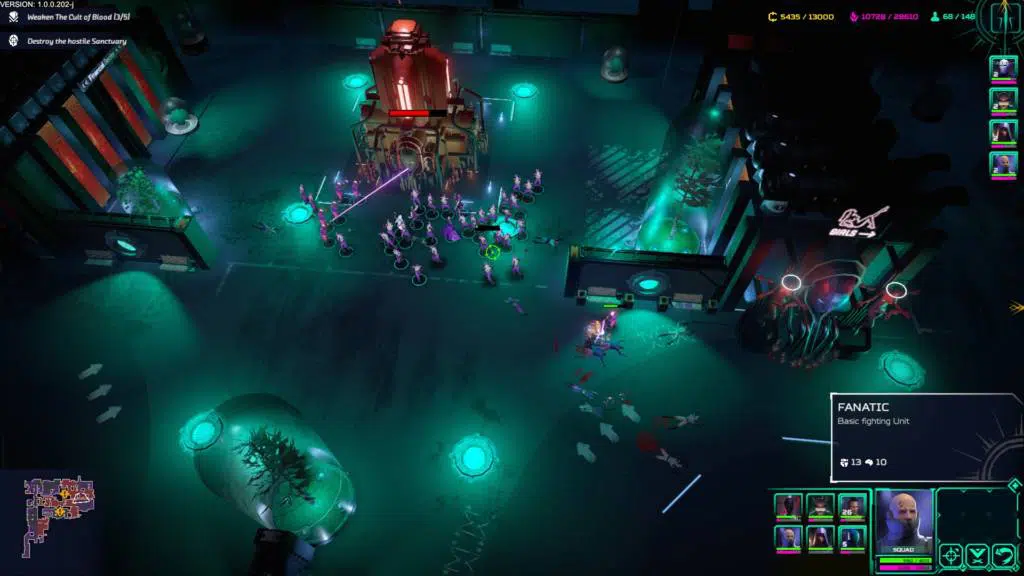1024x576 pixels.
Task: Click the curved return arrow command
Action: click(1003, 556)
